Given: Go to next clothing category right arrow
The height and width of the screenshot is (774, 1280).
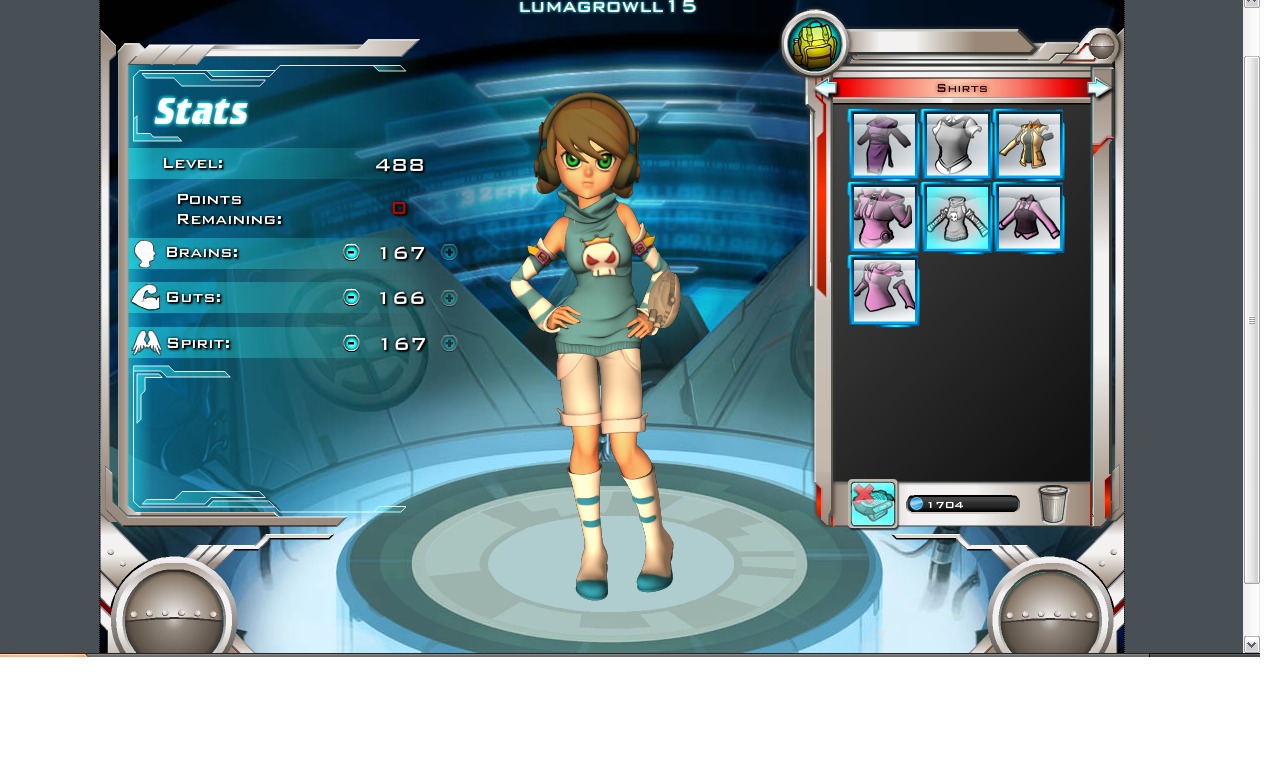Looking at the screenshot, I should point(1099,89).
